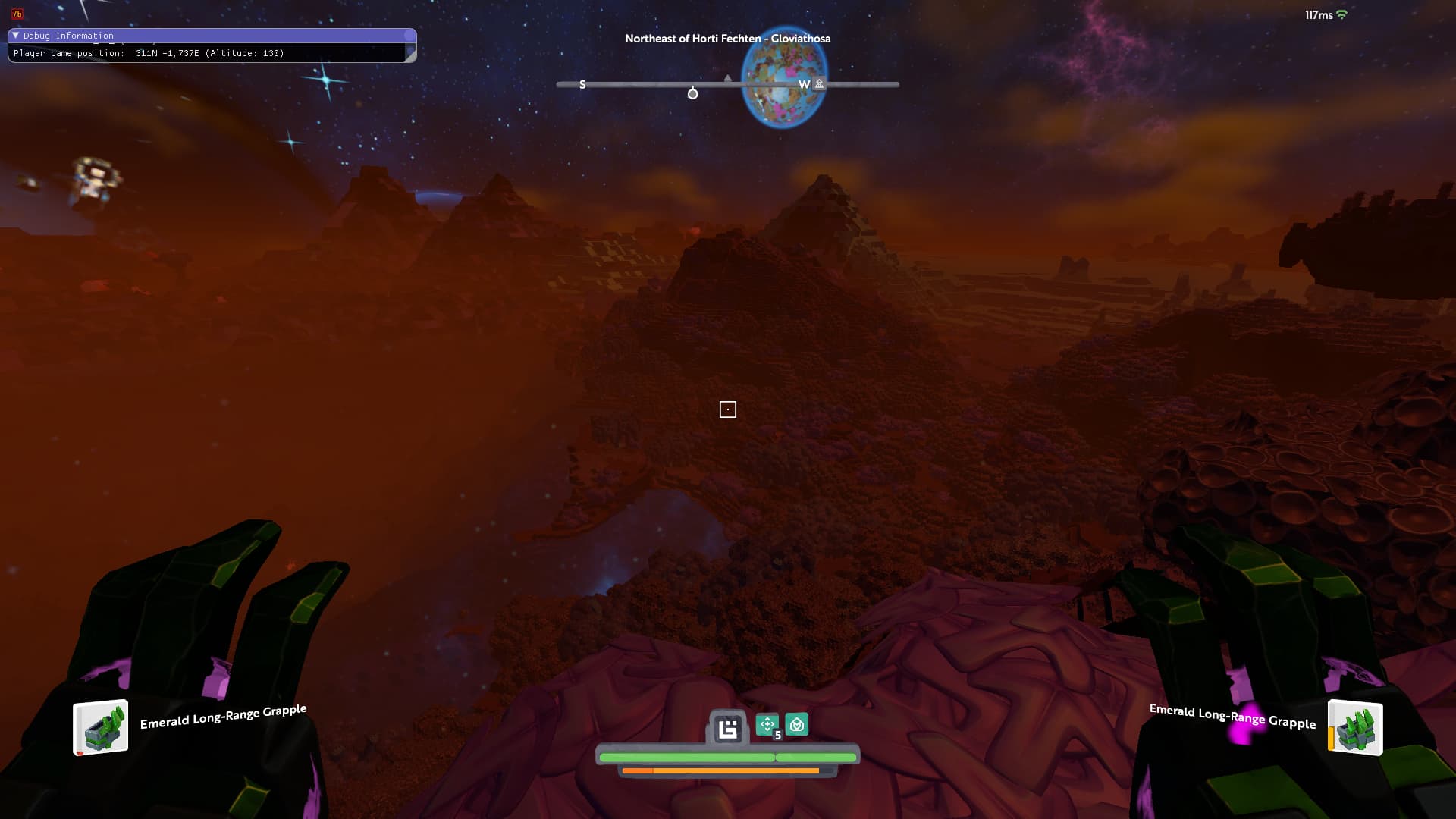This screenshot has height=819, width=1456.
Task: Select the right-hand Emerald Long-Range Grapple slot
Action: click(1355, 728)
